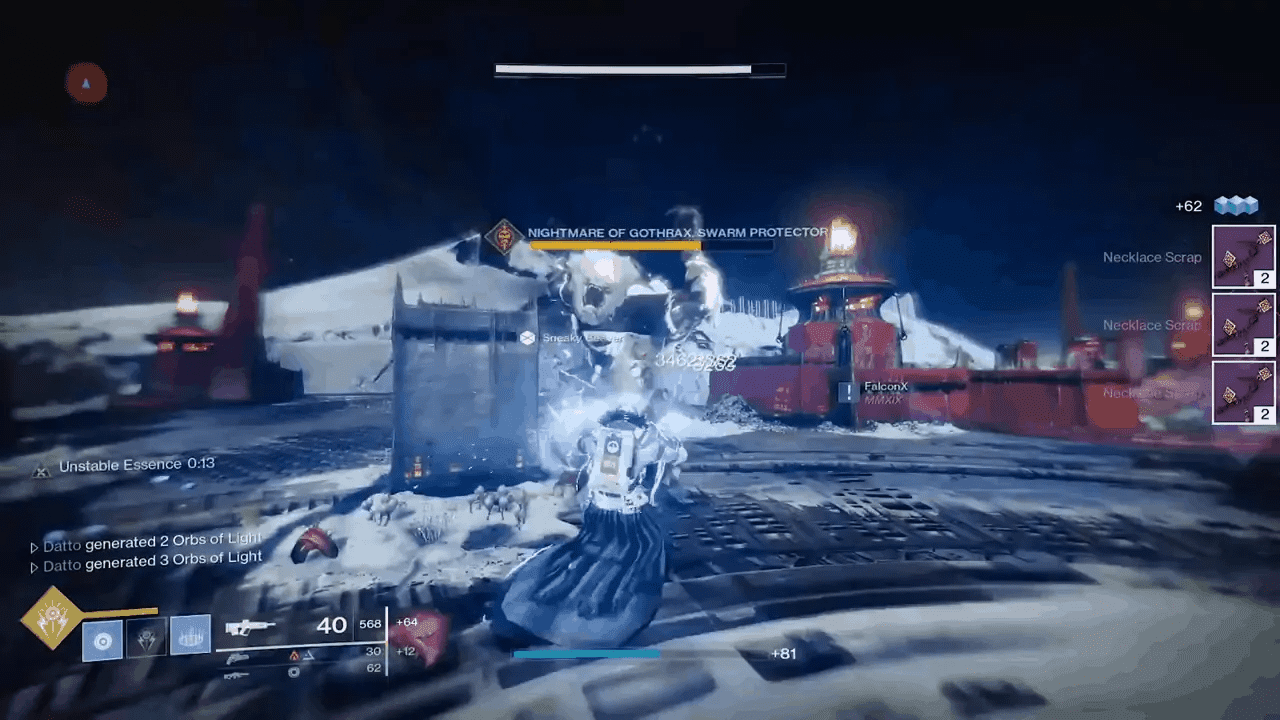Select the equipped auto rifle icon

point(250,625)
